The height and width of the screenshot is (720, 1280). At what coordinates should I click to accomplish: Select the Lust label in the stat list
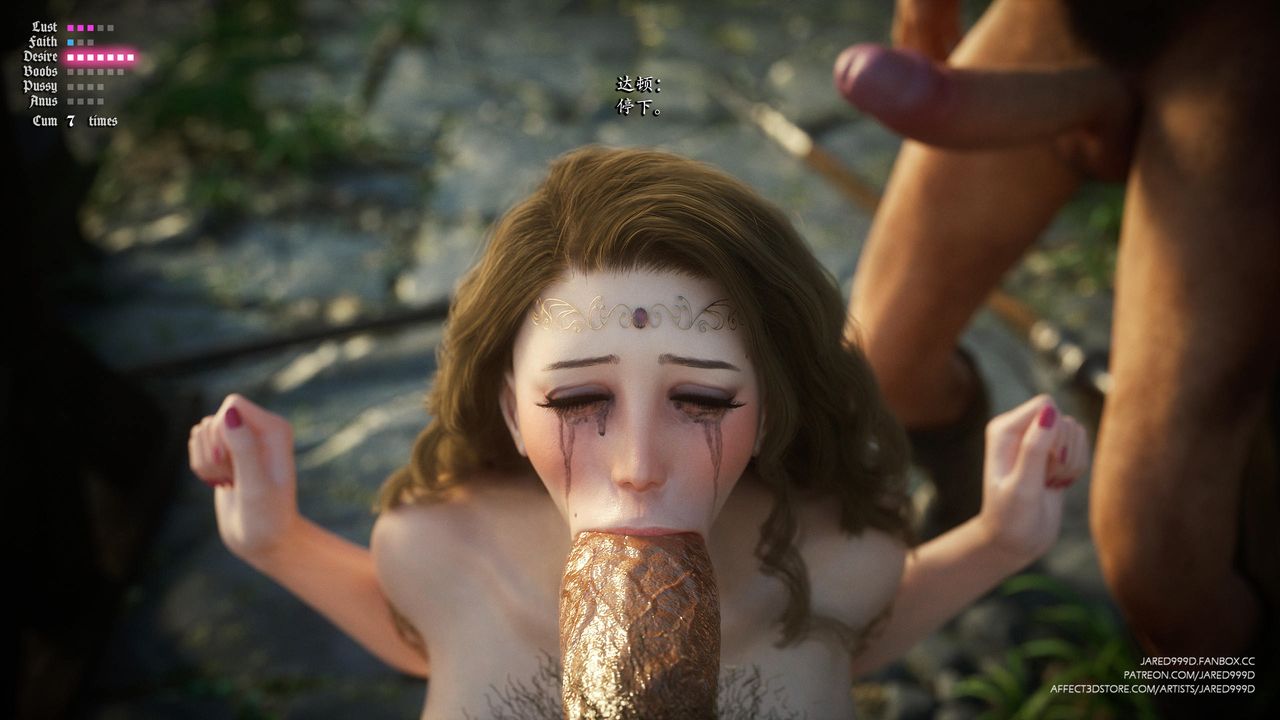pos(43,27)
